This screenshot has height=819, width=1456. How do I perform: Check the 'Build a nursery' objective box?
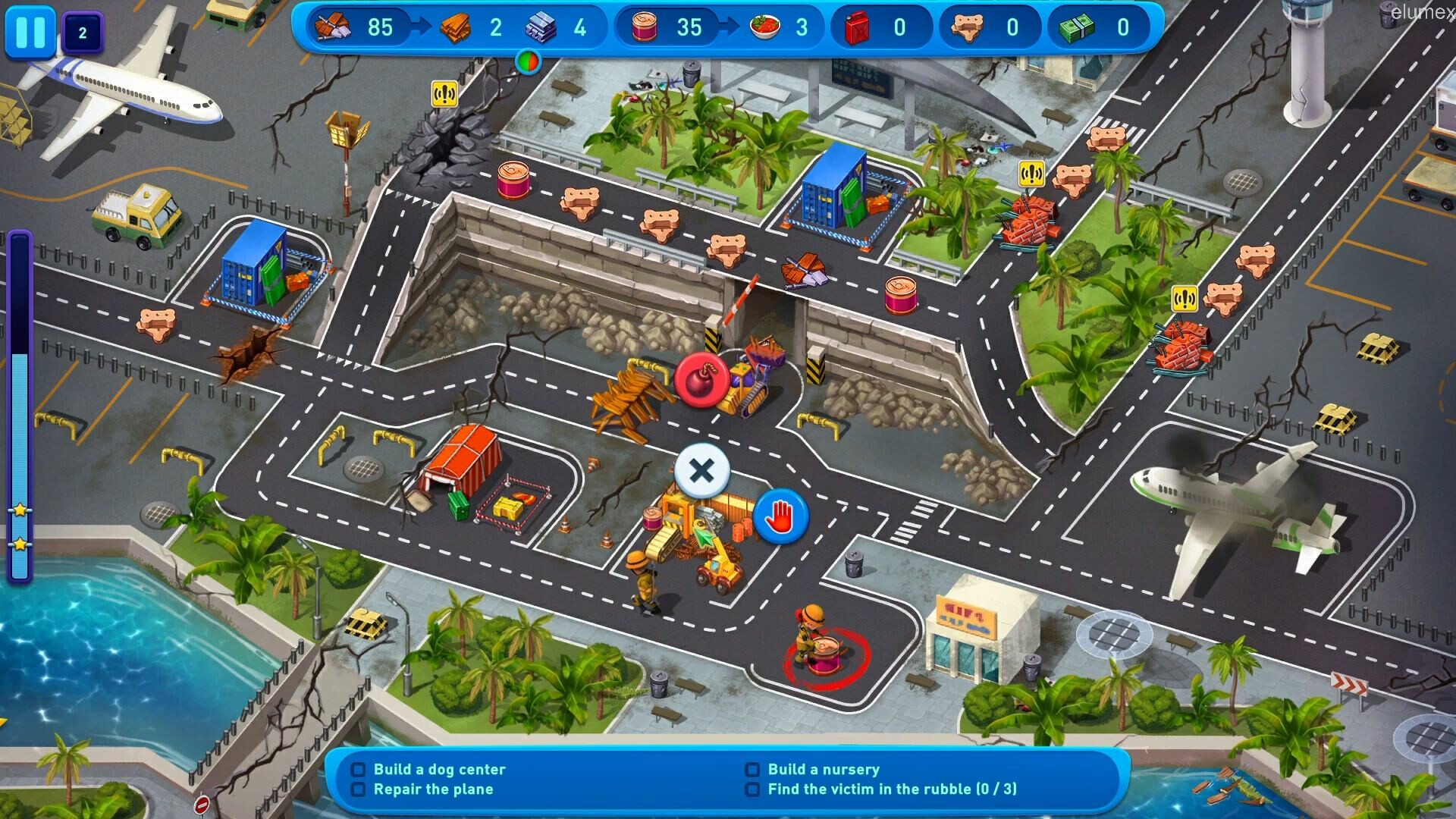click(x=753, y=769)
